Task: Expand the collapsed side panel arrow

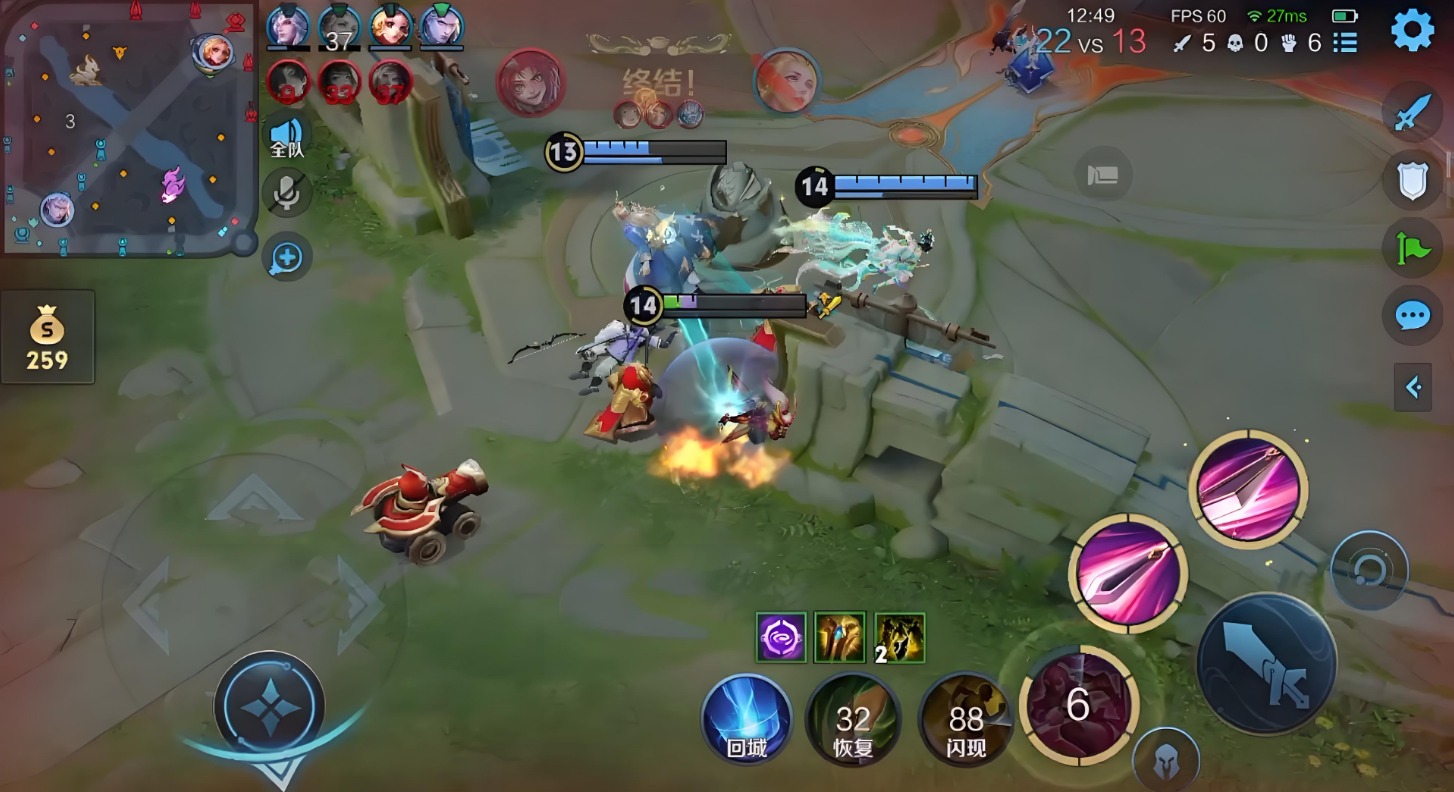Action: [x=1413, y=387]
